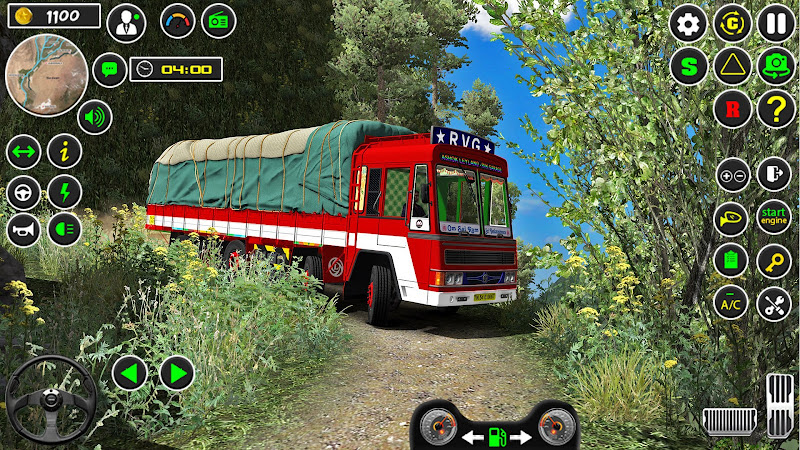Open the green chat bubble
Image resolution: width=800 pixels, height=450 pixels.
click(x=109, y=70)
